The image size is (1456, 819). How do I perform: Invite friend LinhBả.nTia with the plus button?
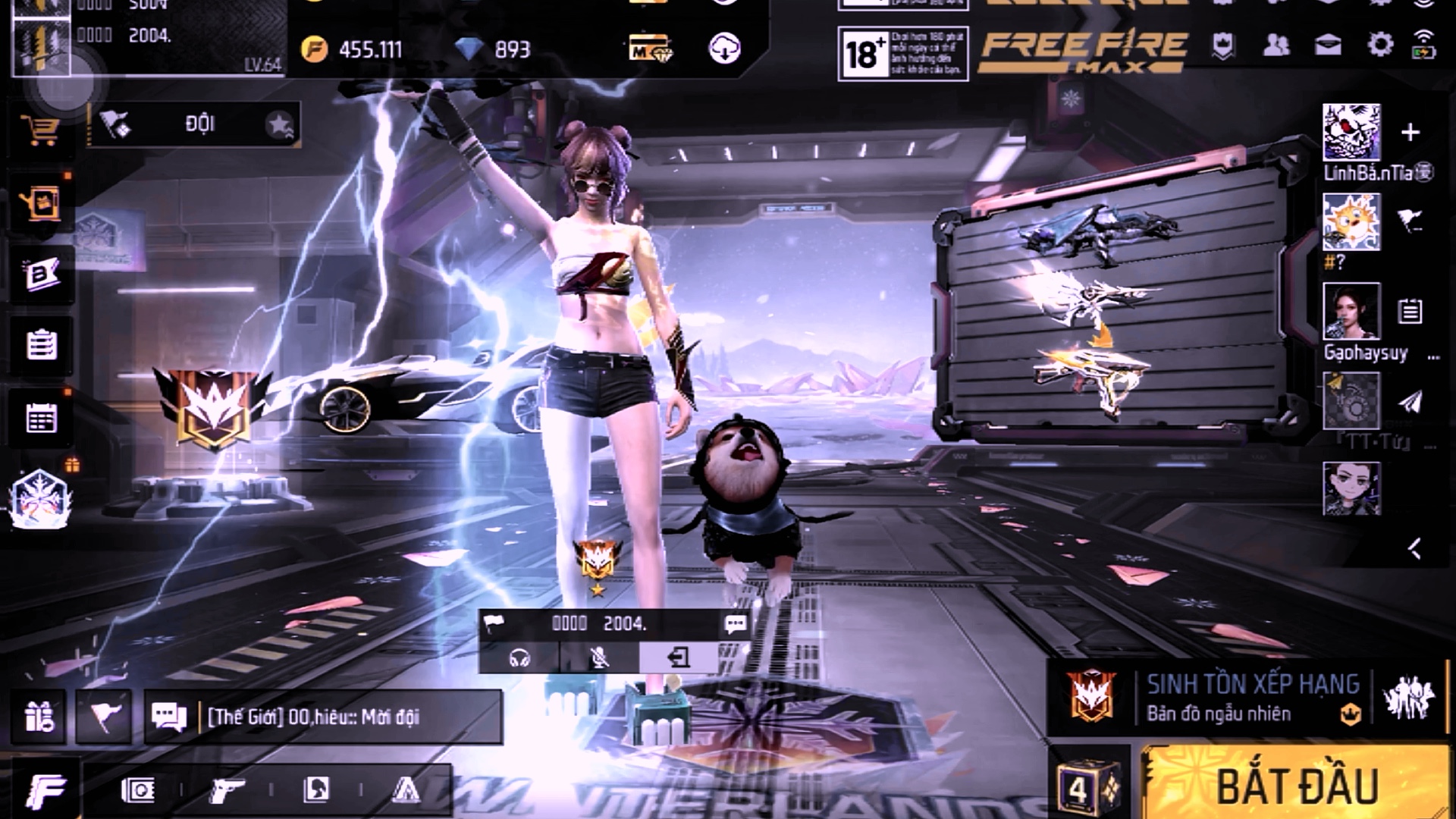pyautogui.click(x=1410, y=133)
